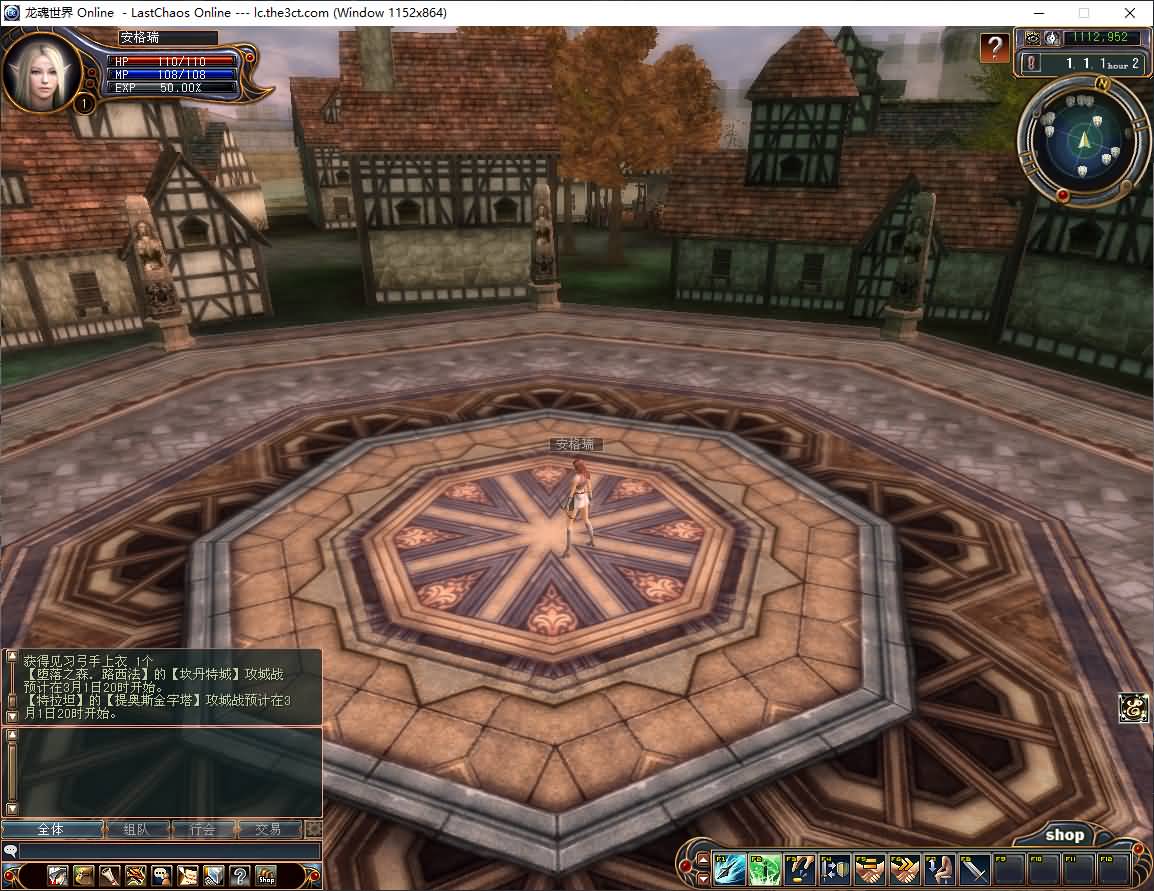
Task: Activate the F1 arrow attack skill
Action: [729, 868]
